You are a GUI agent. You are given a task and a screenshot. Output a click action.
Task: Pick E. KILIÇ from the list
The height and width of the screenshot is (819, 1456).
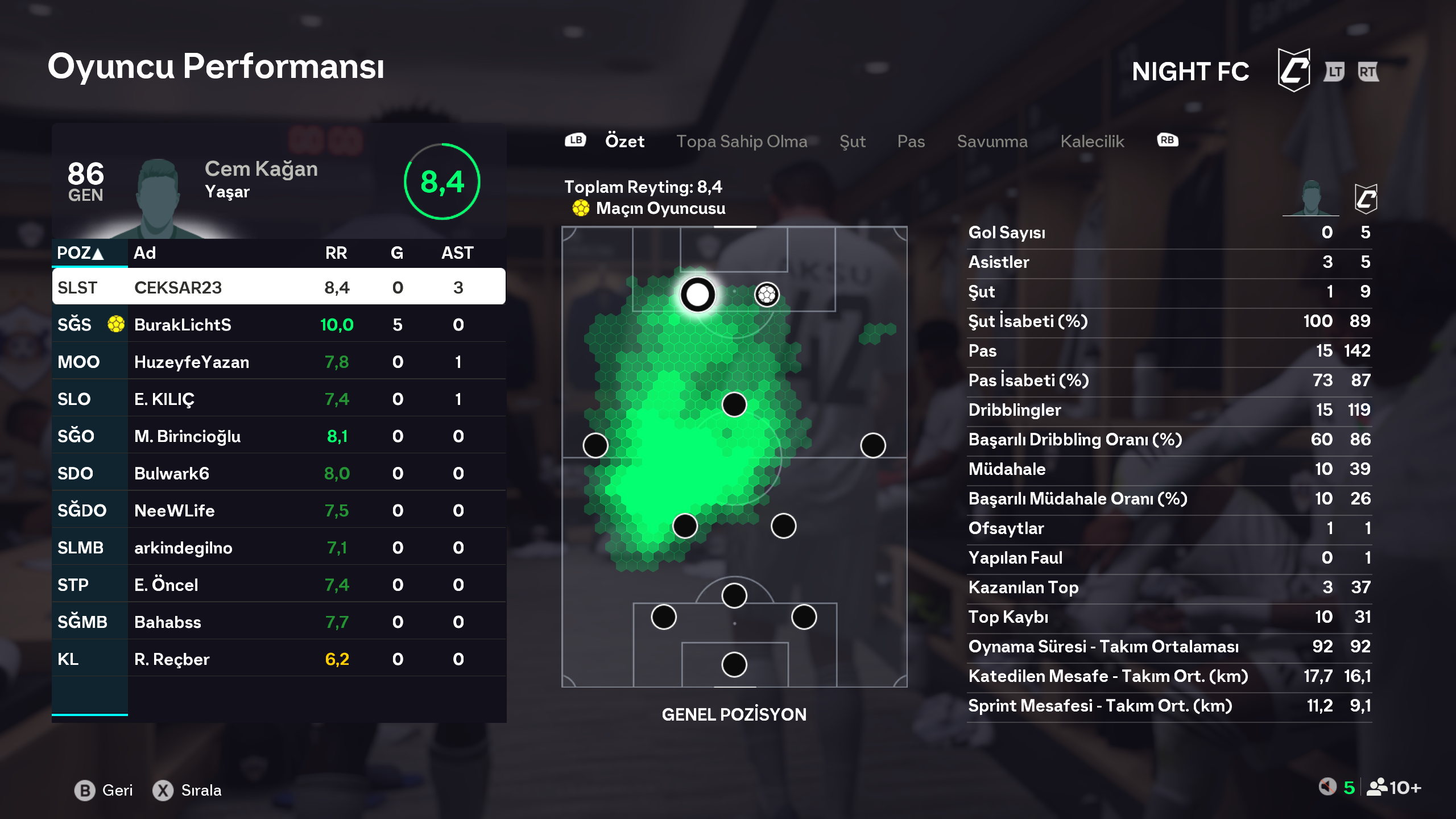(x=279, y=399)
